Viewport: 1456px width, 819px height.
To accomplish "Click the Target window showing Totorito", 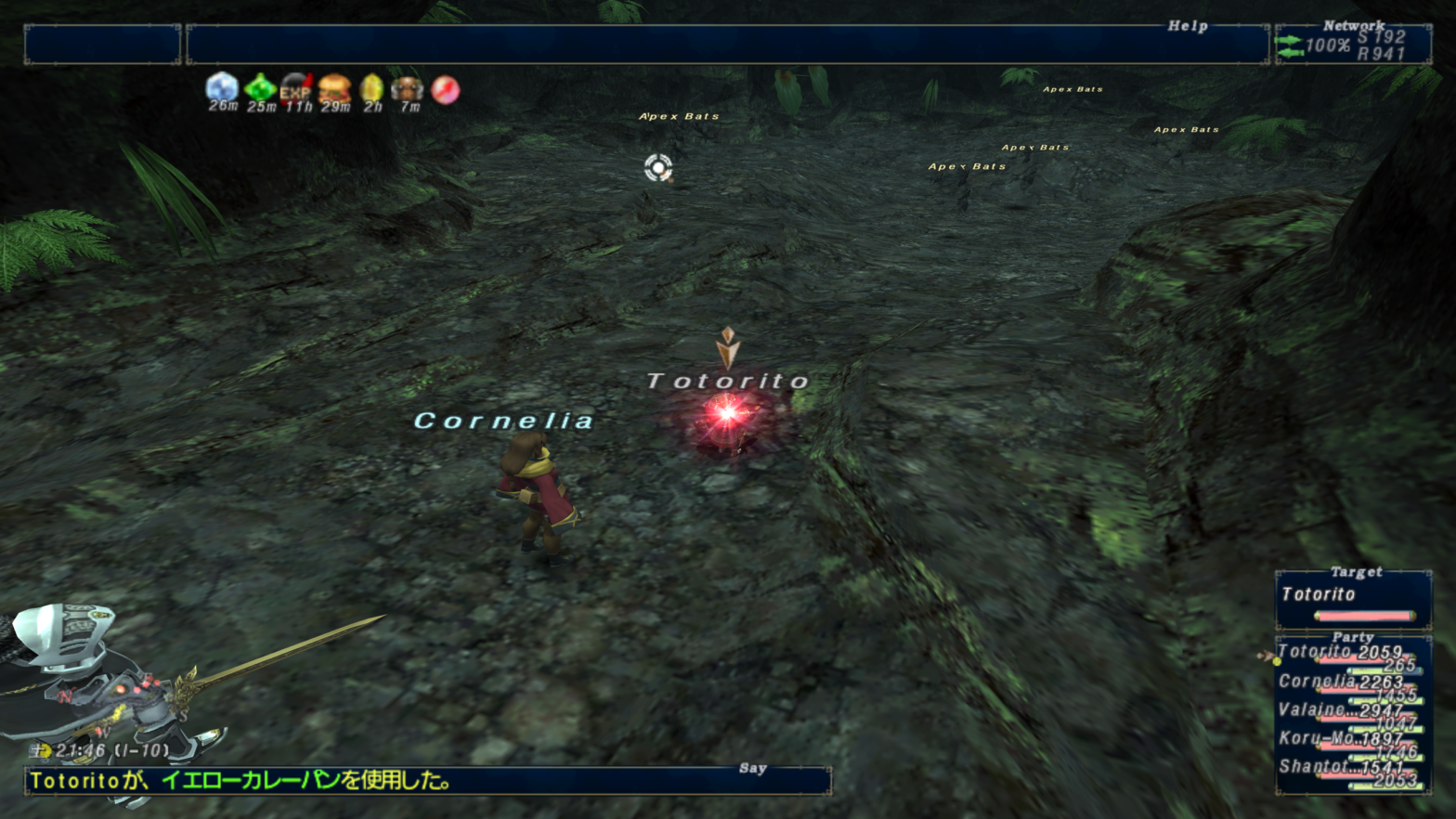I will pyautogui.click(x=1353, y=599).
